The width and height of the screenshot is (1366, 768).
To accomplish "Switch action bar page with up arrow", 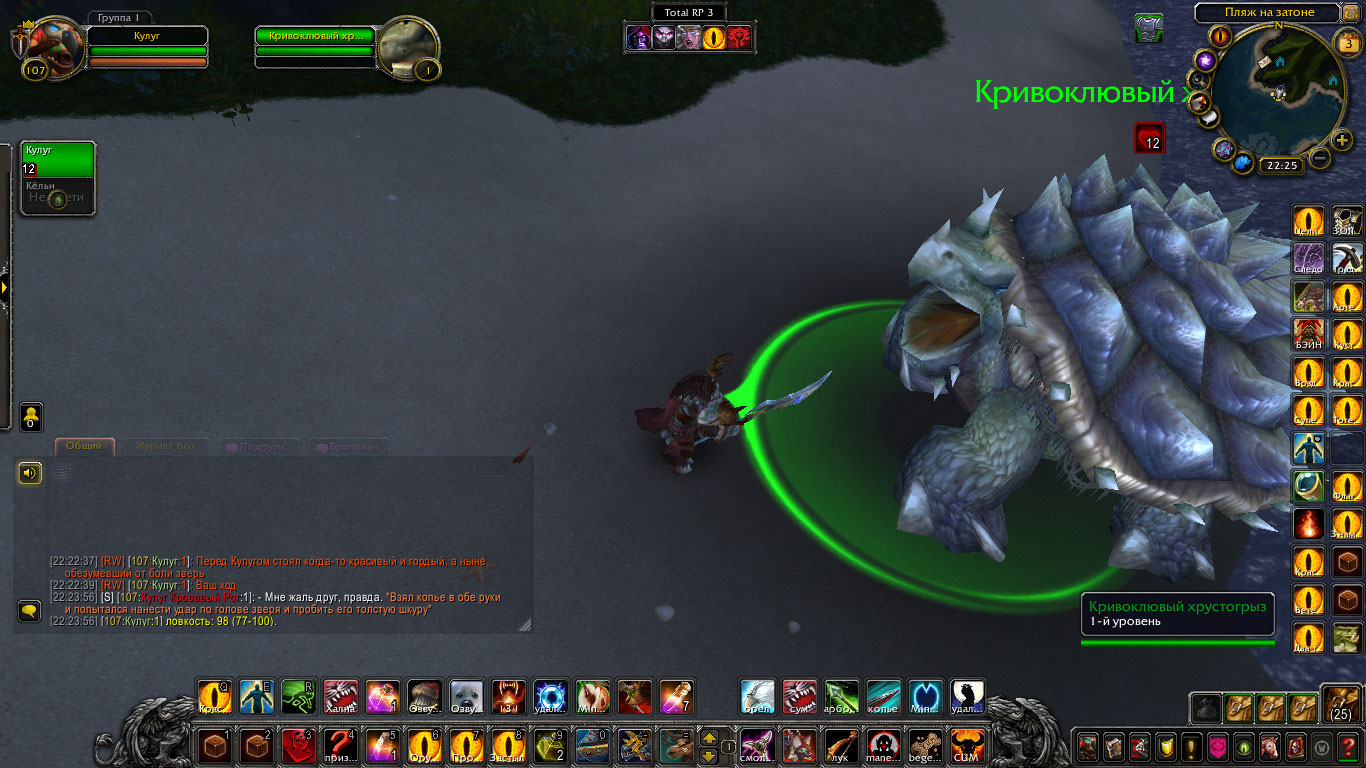I will pyautogui.click(x=709, y=738).
